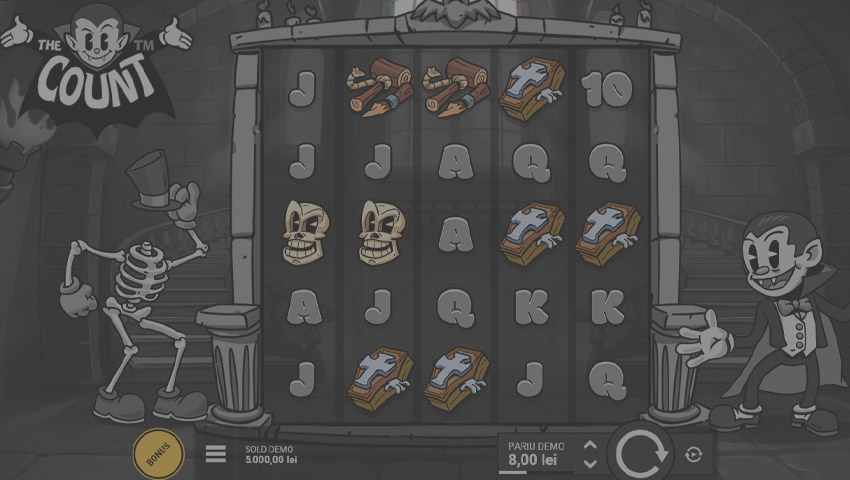Increase the bet with the up arrow
This screenshot has width=850, height=480.
[590, 446]
